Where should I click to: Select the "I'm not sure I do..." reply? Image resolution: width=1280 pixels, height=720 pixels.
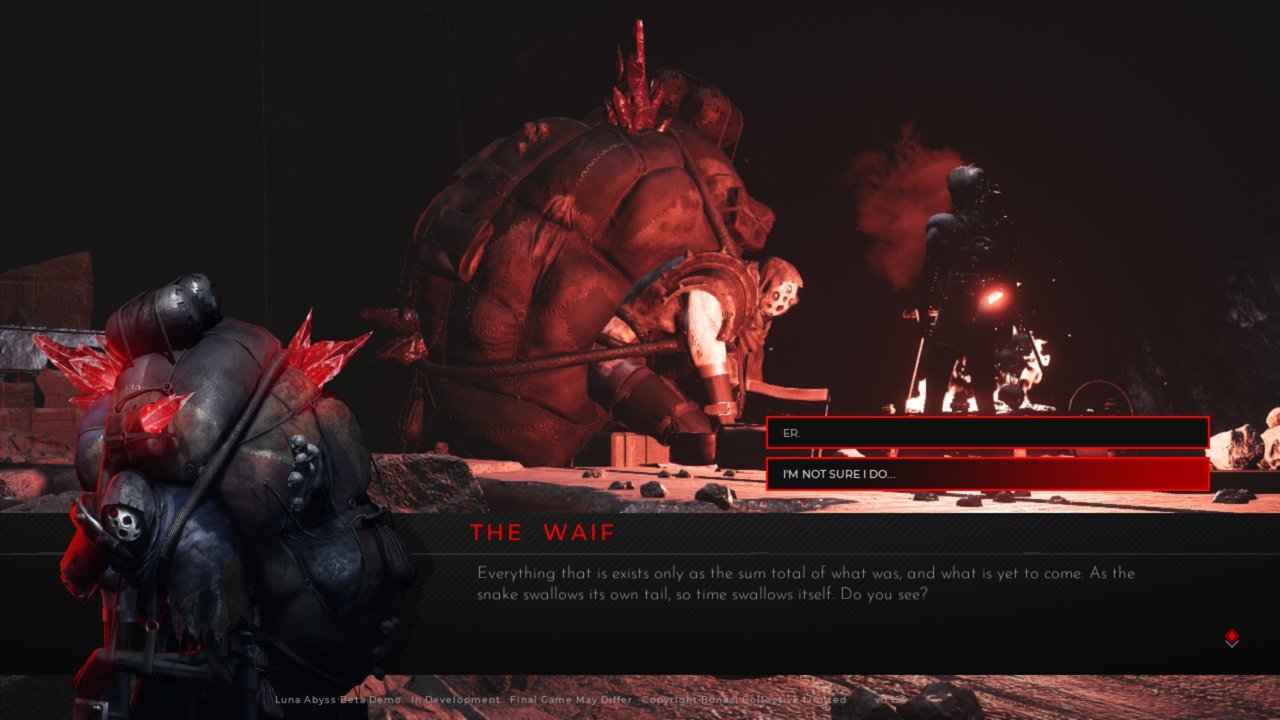pos(987,474)
